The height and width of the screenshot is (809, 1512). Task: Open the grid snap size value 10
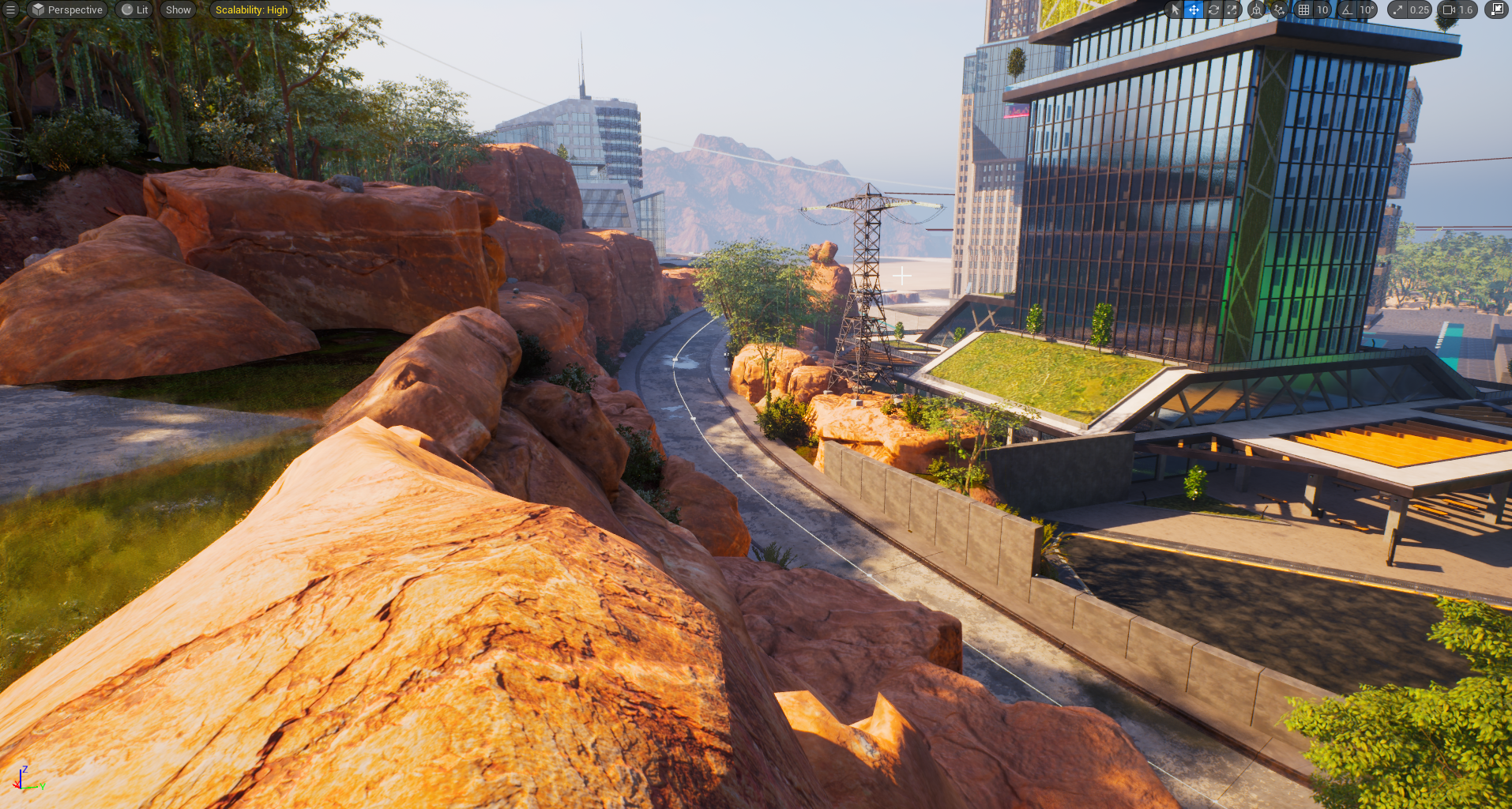[1322, 9]
